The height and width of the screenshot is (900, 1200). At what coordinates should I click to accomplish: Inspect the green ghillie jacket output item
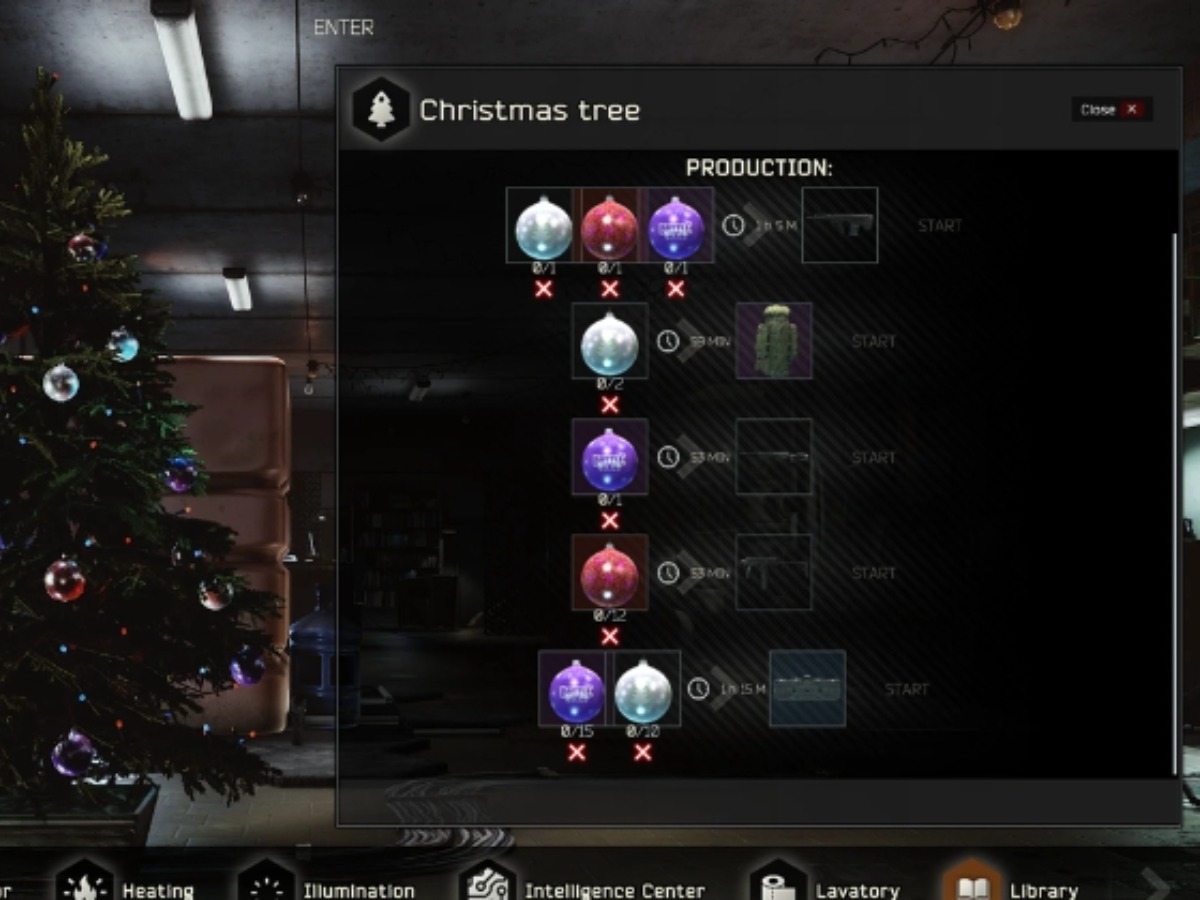point(774,342)
